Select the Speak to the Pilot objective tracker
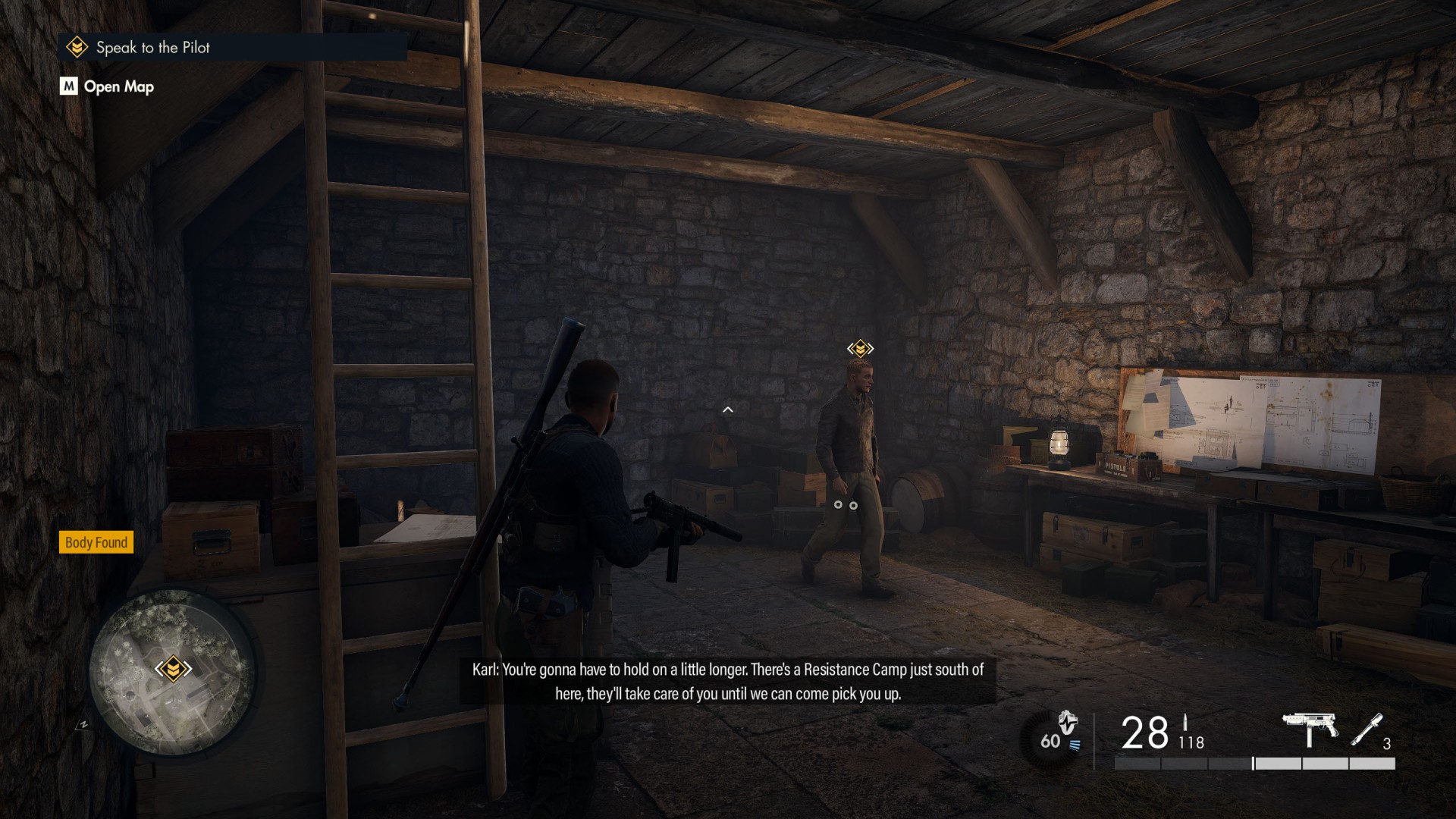The image size is (1456, 819). [x=152, y=48]
